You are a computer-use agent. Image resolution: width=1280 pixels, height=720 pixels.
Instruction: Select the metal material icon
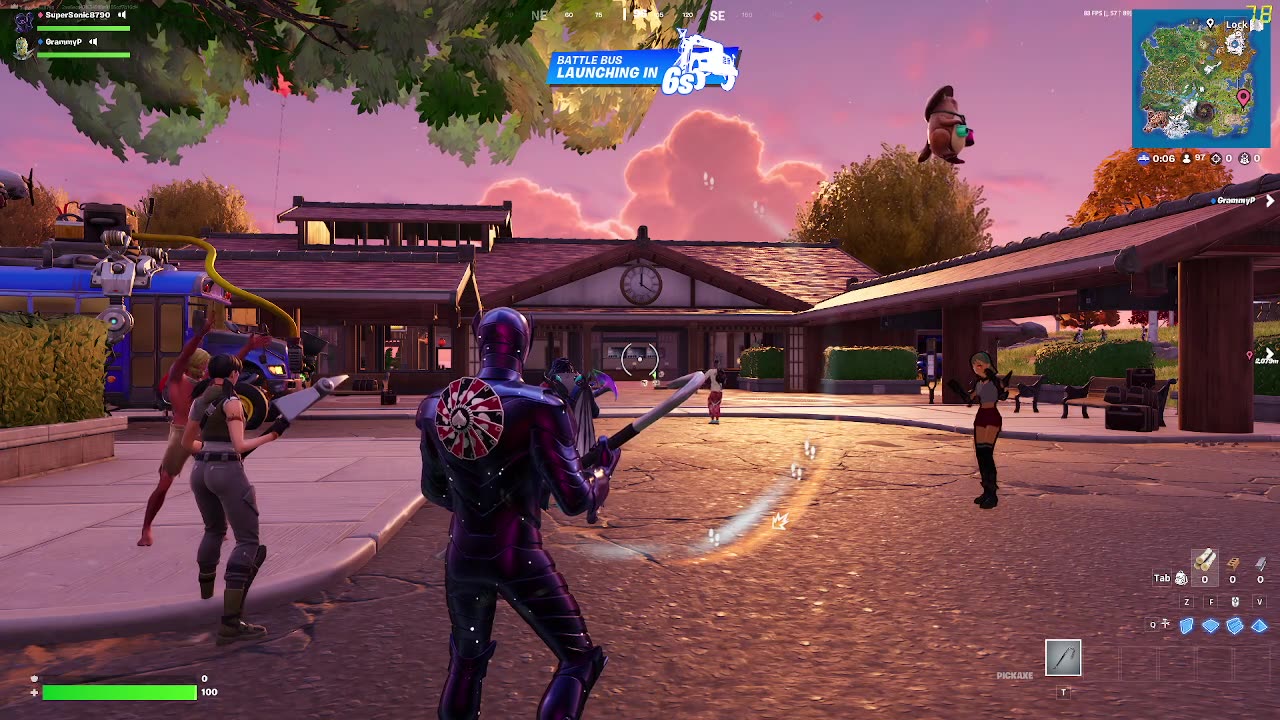(1260, 564)
